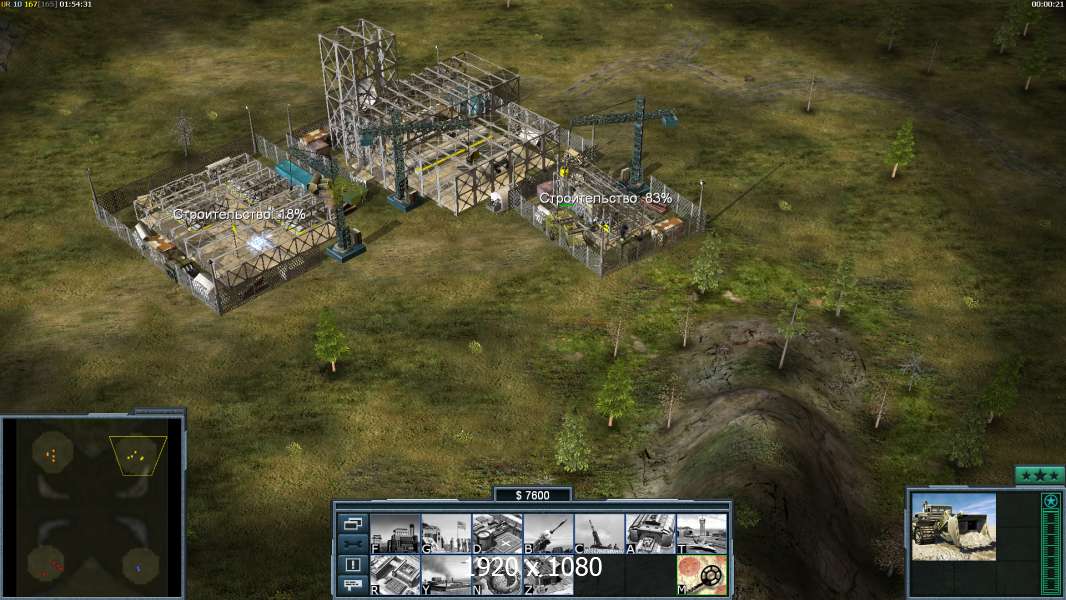Activate the mine detector icon marked M

pos(701,575)
